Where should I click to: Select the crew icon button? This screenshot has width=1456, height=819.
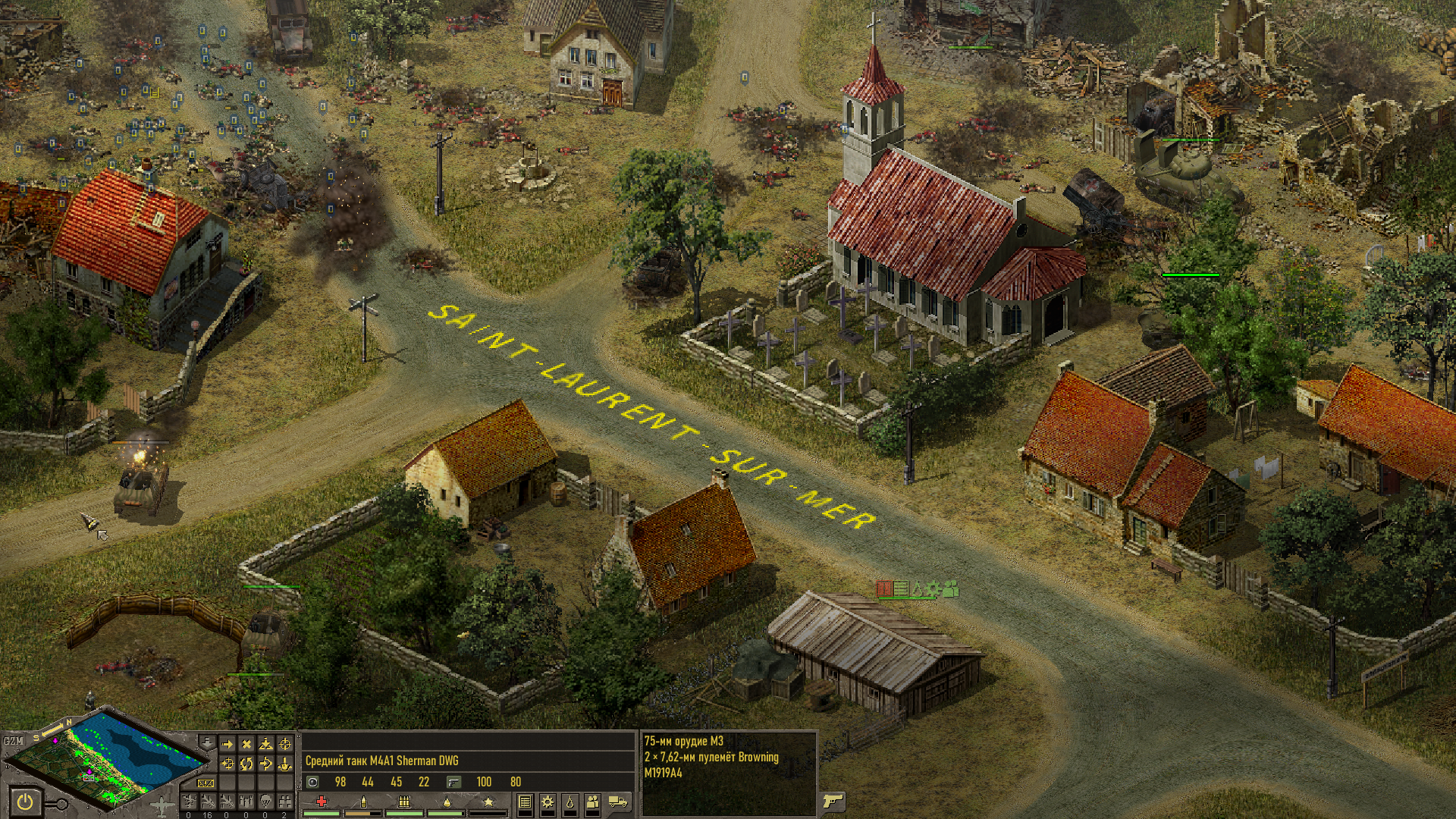[592, 802]
